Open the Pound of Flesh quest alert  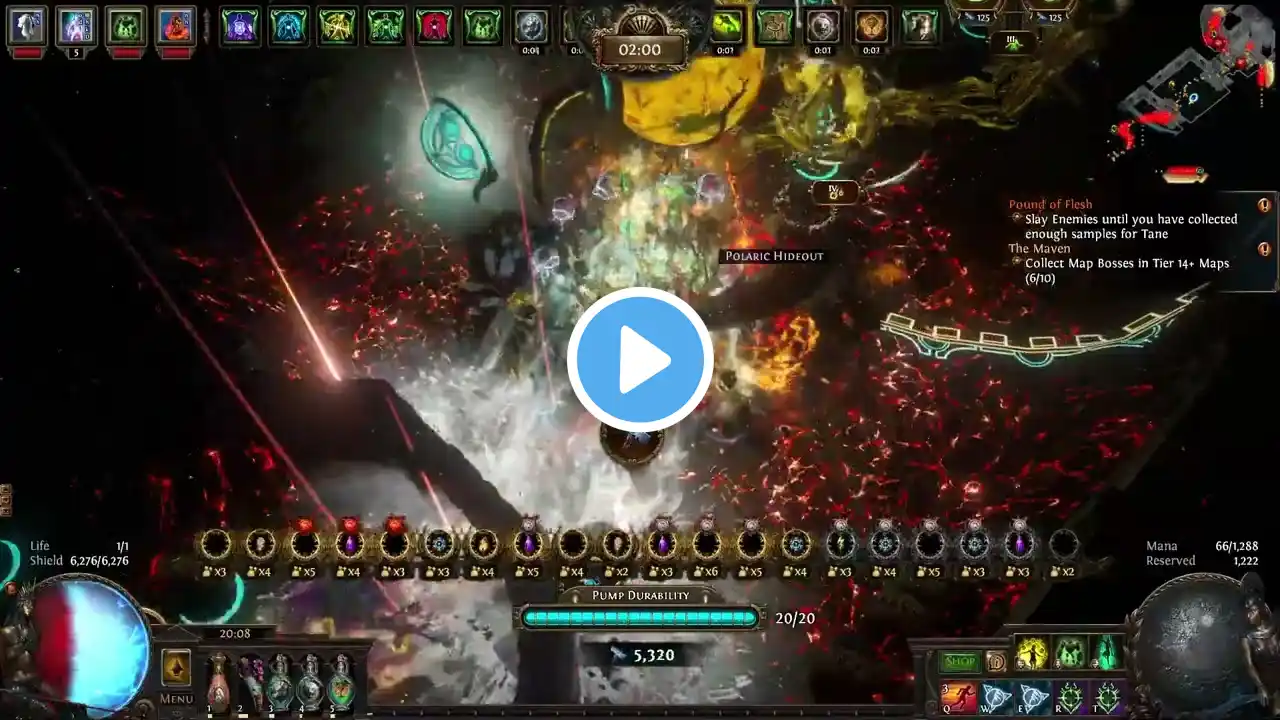point(1263,205)
